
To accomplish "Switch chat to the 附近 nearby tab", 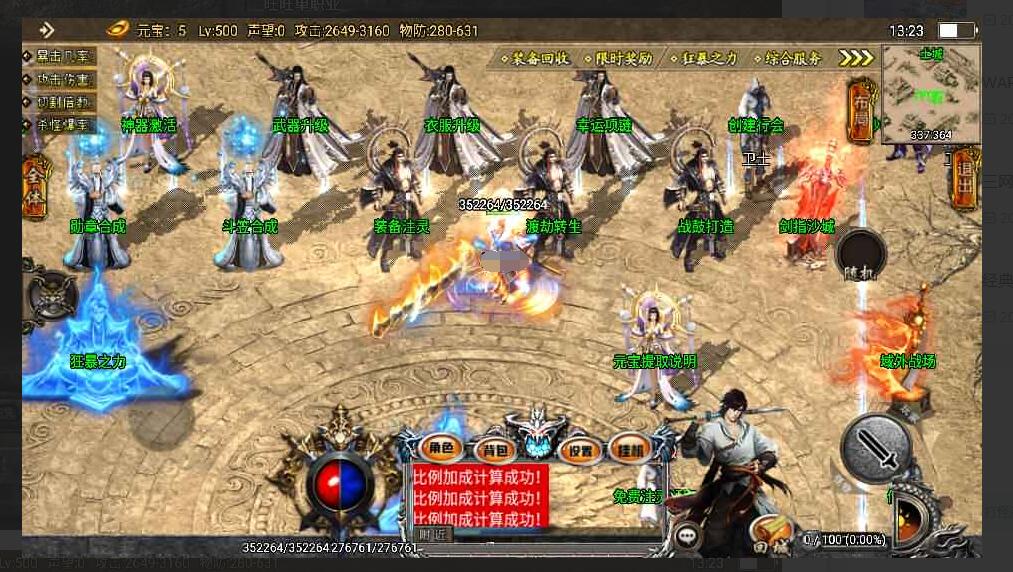I will pyautogui.click(x=433, y=535).
